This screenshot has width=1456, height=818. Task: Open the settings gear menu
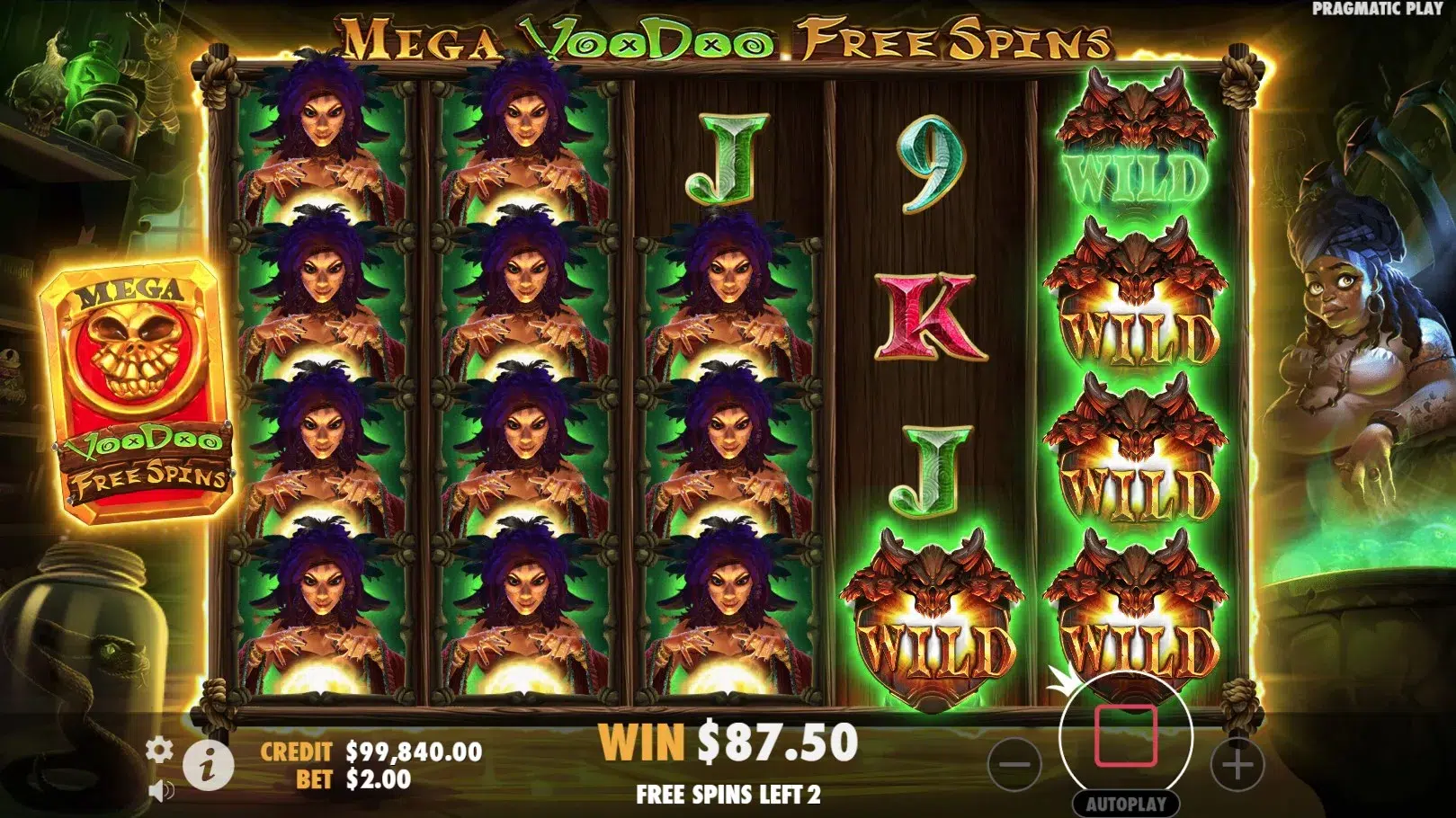[x=159, y=750]
